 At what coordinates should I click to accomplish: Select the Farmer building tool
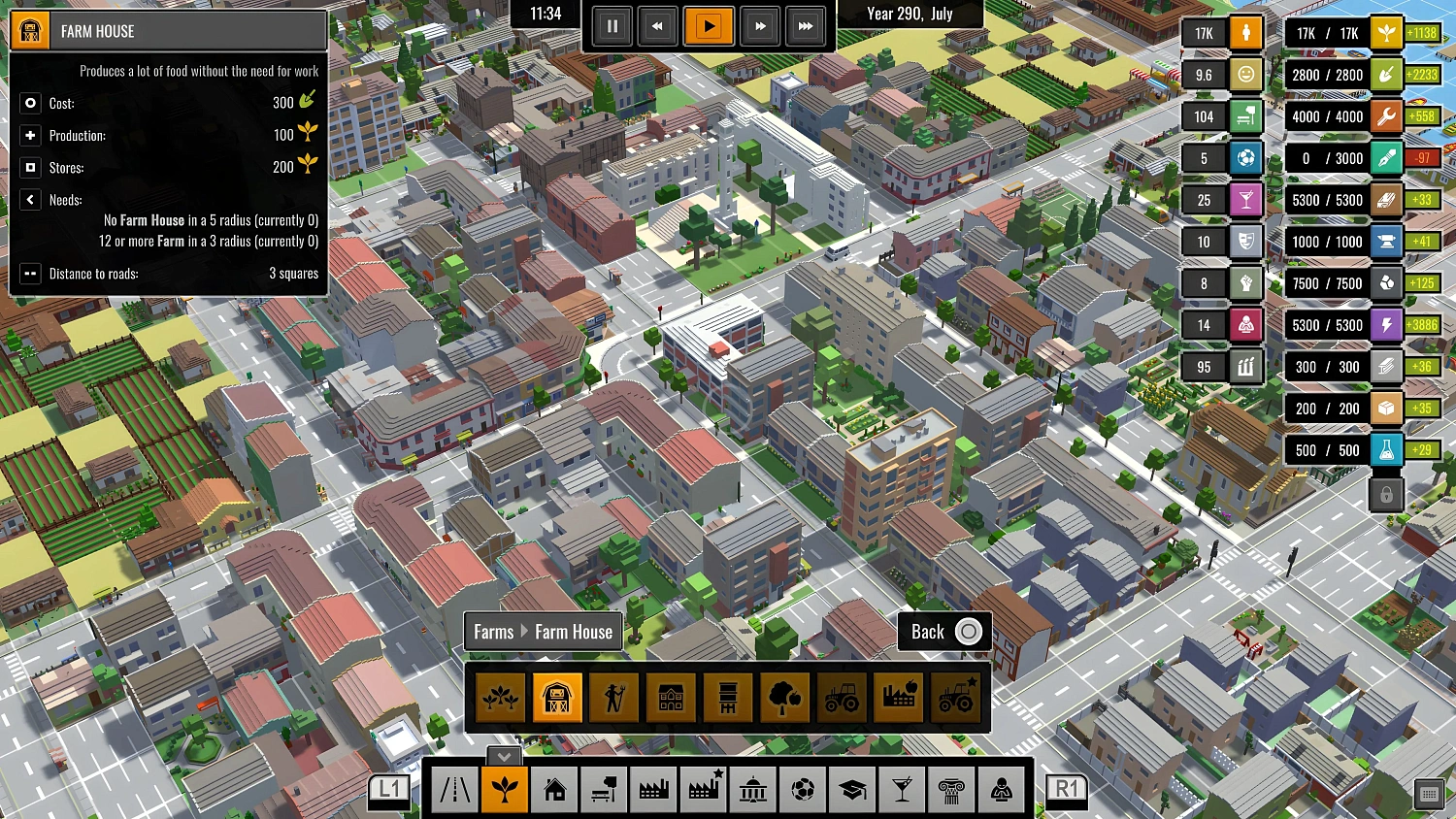614,697
